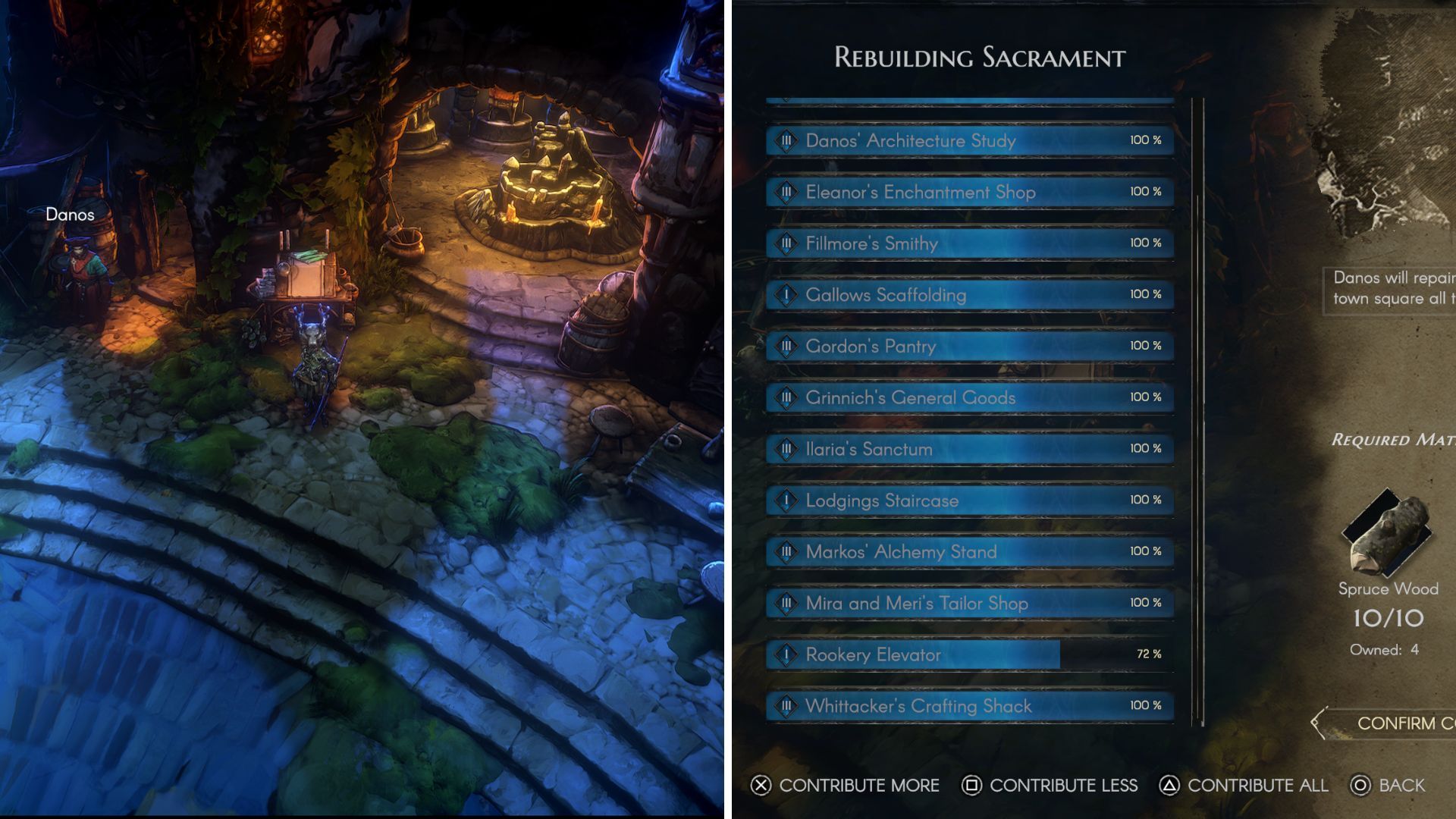Screen dimensions: 1456x819
Task: Select the Gallows Scaffolding project
Action: [x=969, y=295]
